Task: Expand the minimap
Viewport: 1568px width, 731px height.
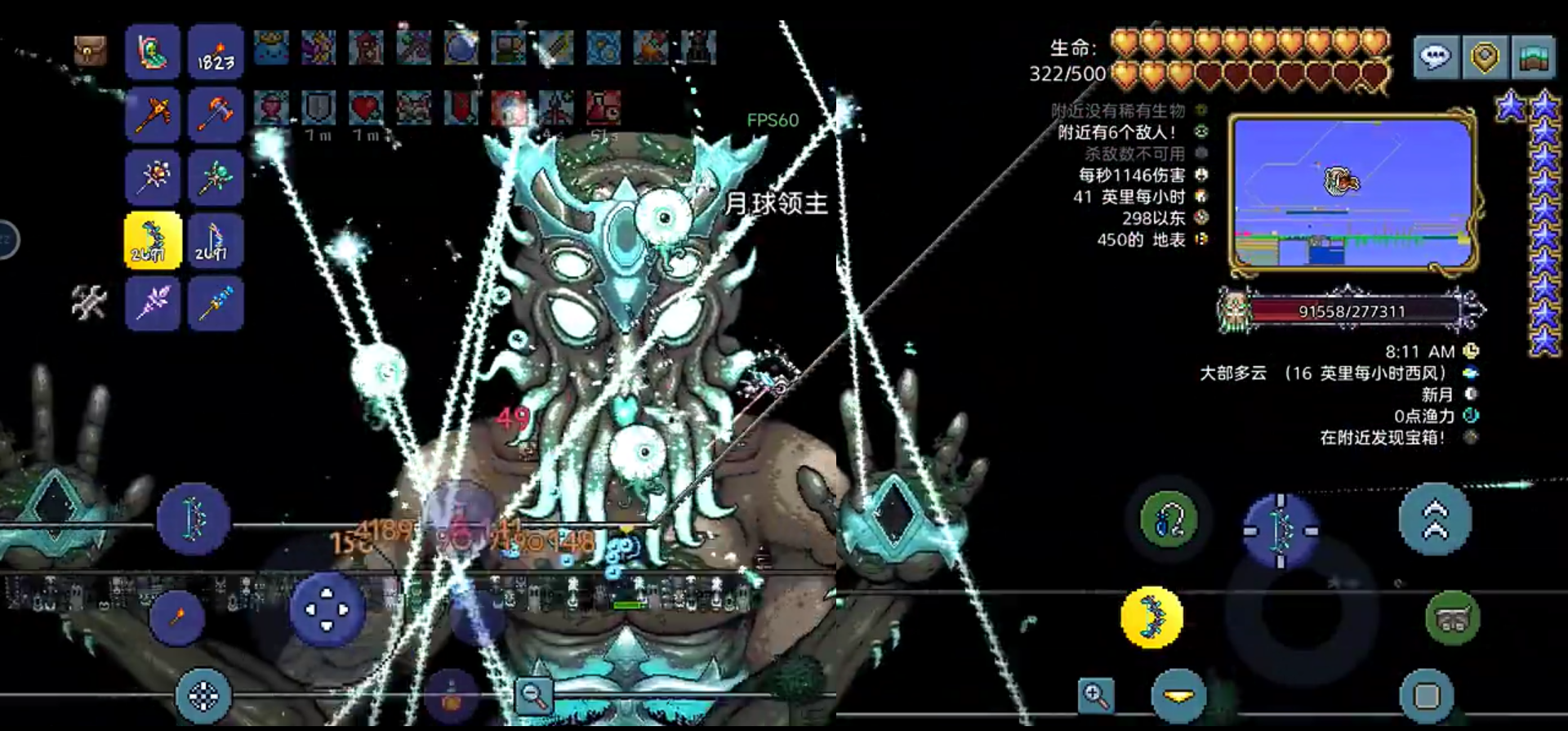Action: [1353, 194]
